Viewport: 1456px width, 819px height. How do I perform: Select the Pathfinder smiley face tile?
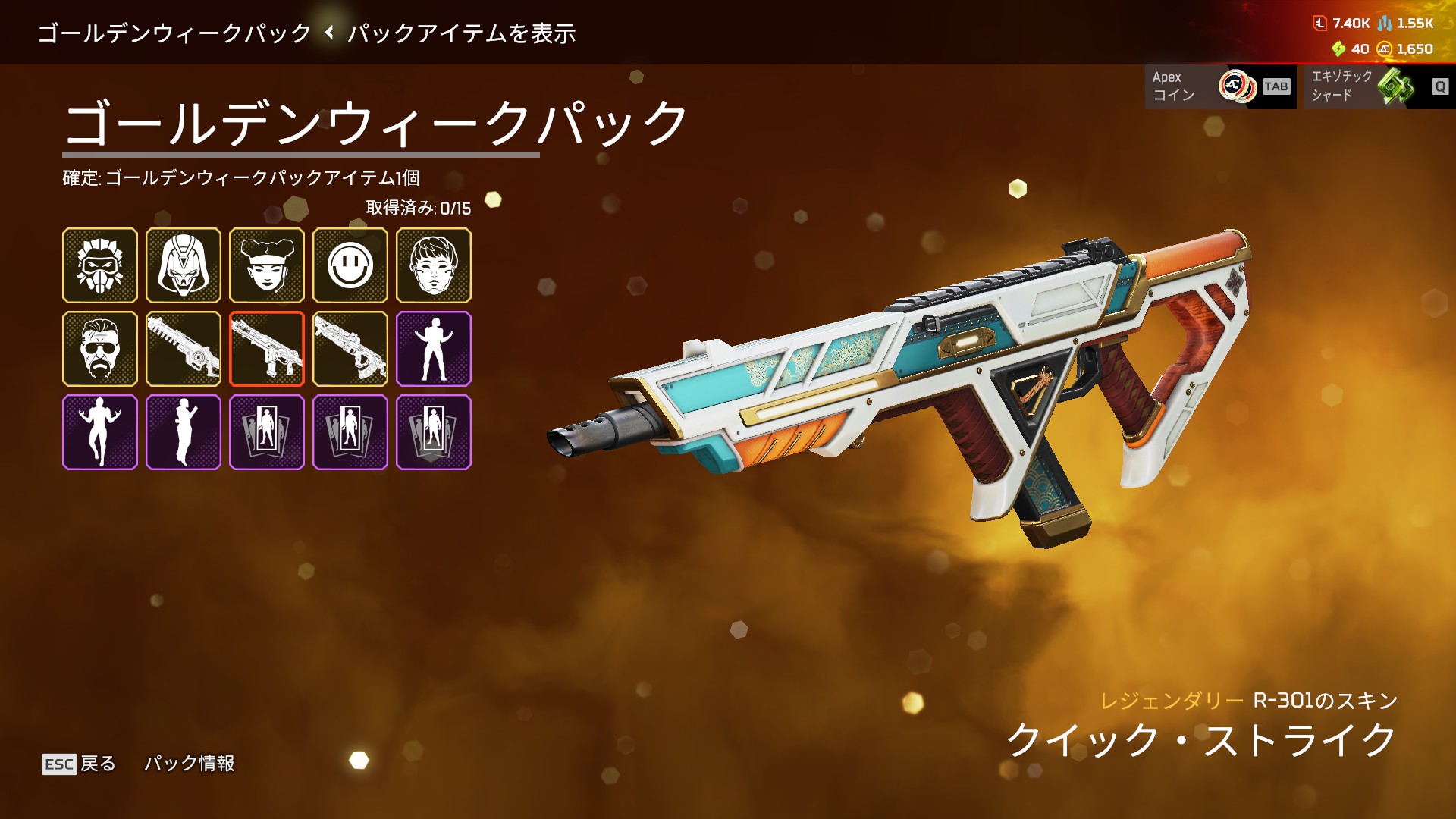[x=350, y=265]
